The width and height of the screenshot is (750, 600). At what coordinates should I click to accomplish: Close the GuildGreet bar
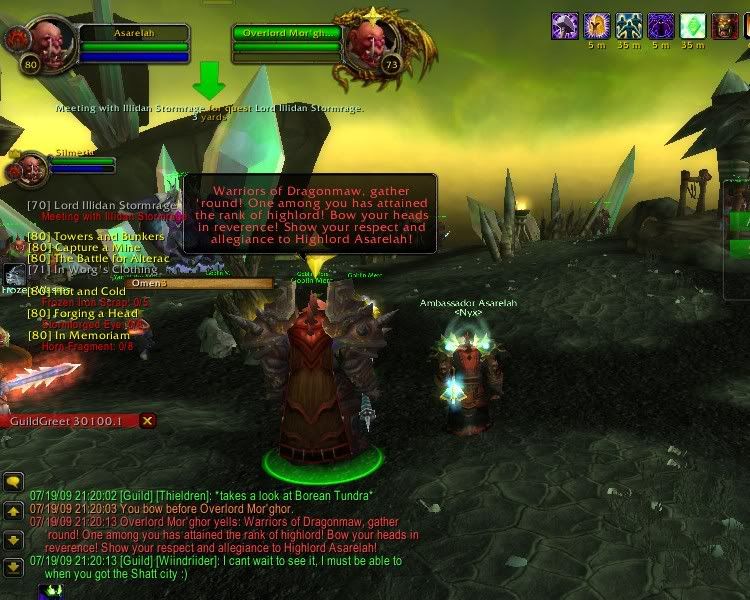(x=147, y=421)
